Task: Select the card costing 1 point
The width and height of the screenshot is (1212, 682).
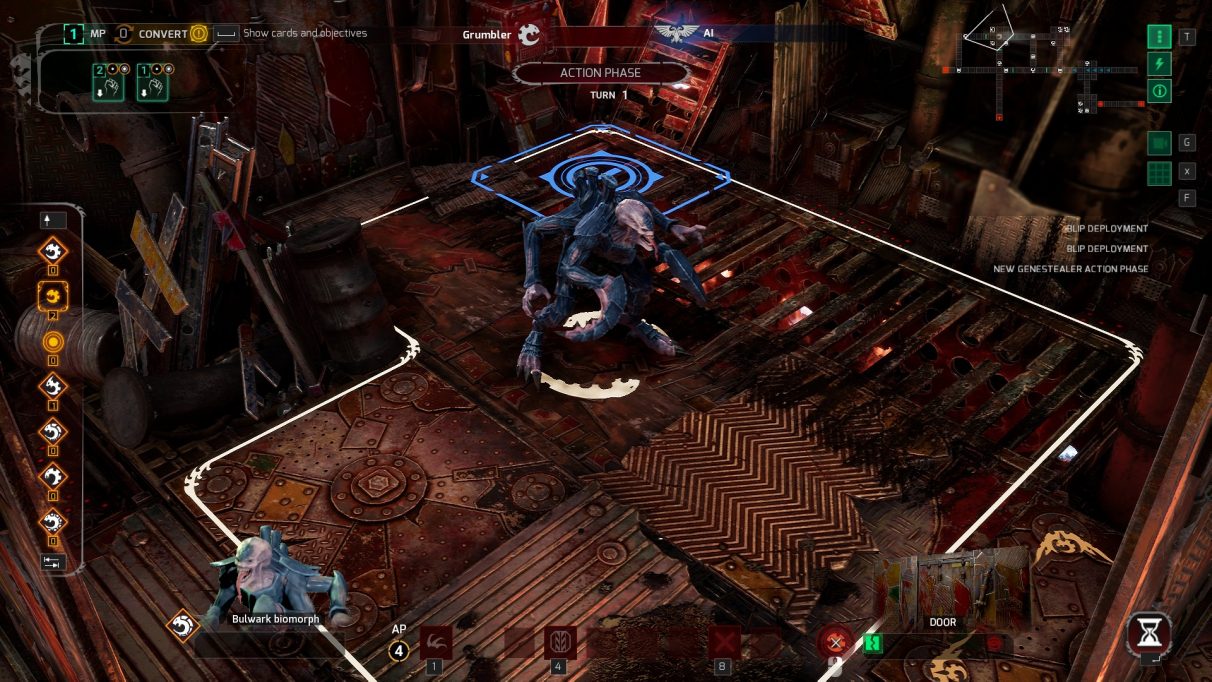Action: 152,83
